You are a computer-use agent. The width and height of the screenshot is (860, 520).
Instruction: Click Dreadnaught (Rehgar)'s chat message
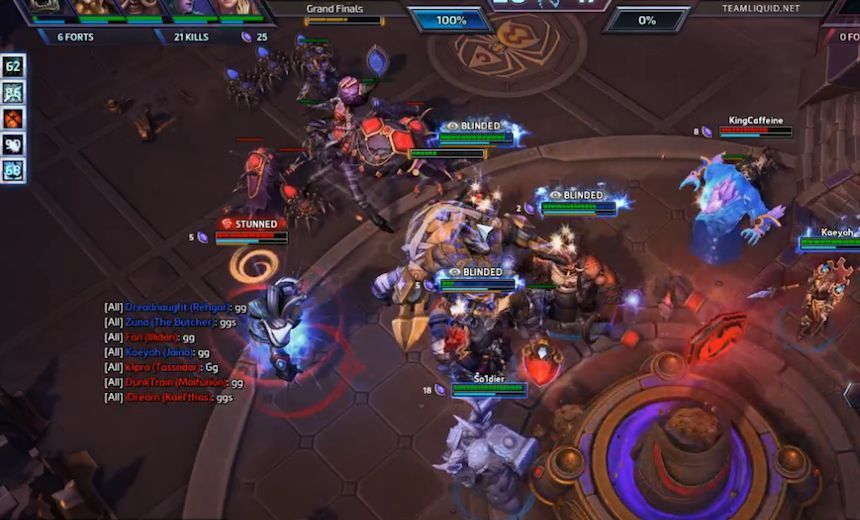(x=176, y=307)
